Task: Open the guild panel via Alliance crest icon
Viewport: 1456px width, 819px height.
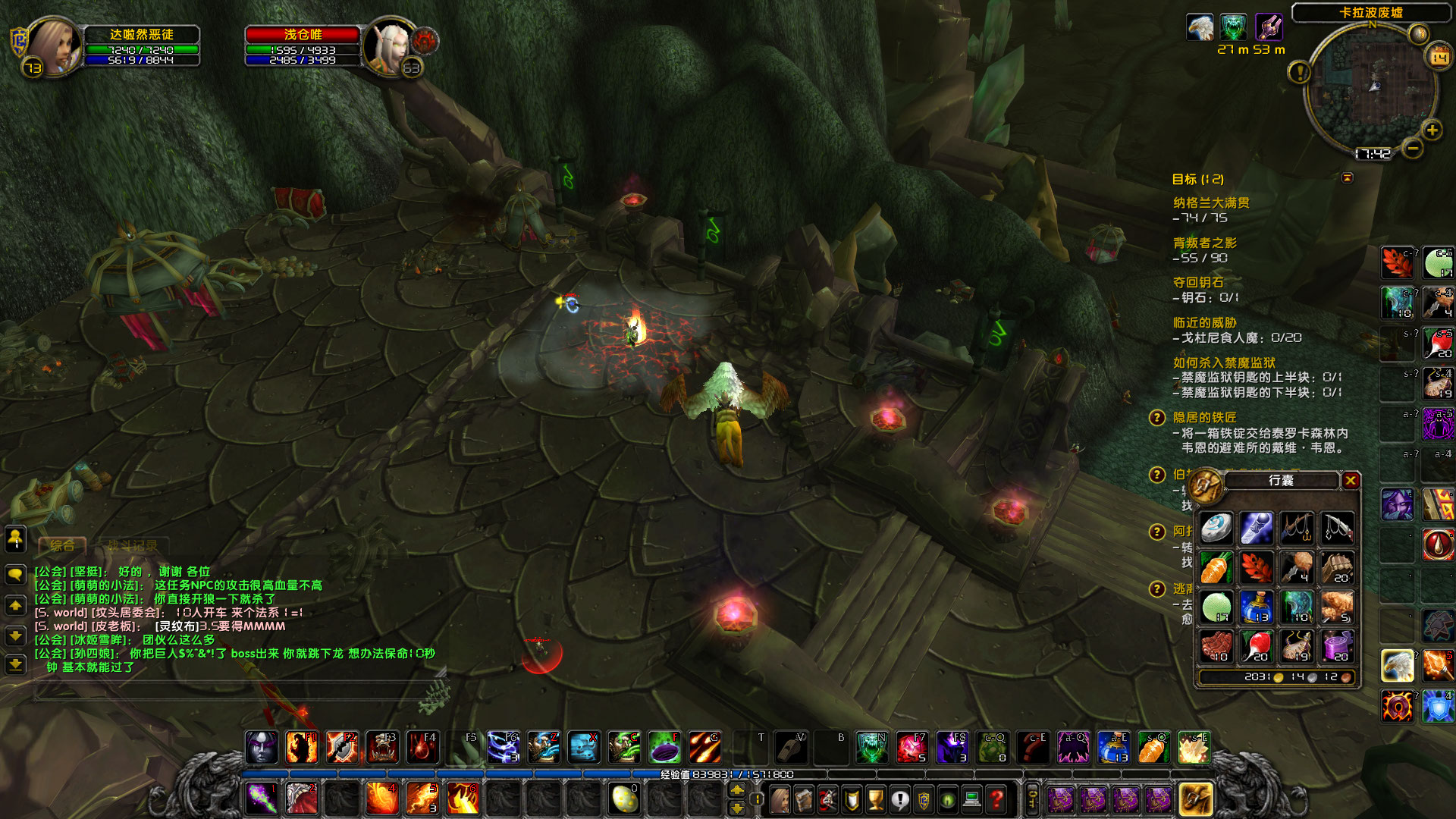Action: pyautogui.click(x=922, y=800)
